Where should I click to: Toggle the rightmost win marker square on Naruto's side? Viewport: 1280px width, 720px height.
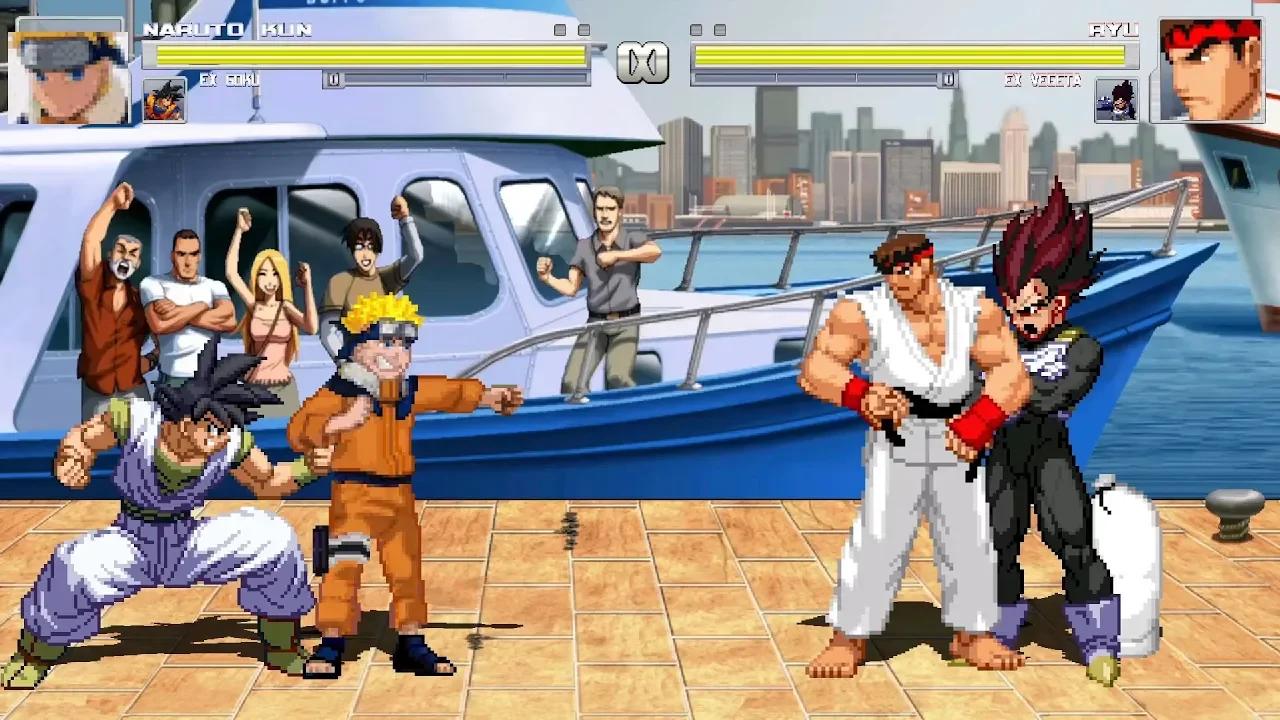(584, 28)
